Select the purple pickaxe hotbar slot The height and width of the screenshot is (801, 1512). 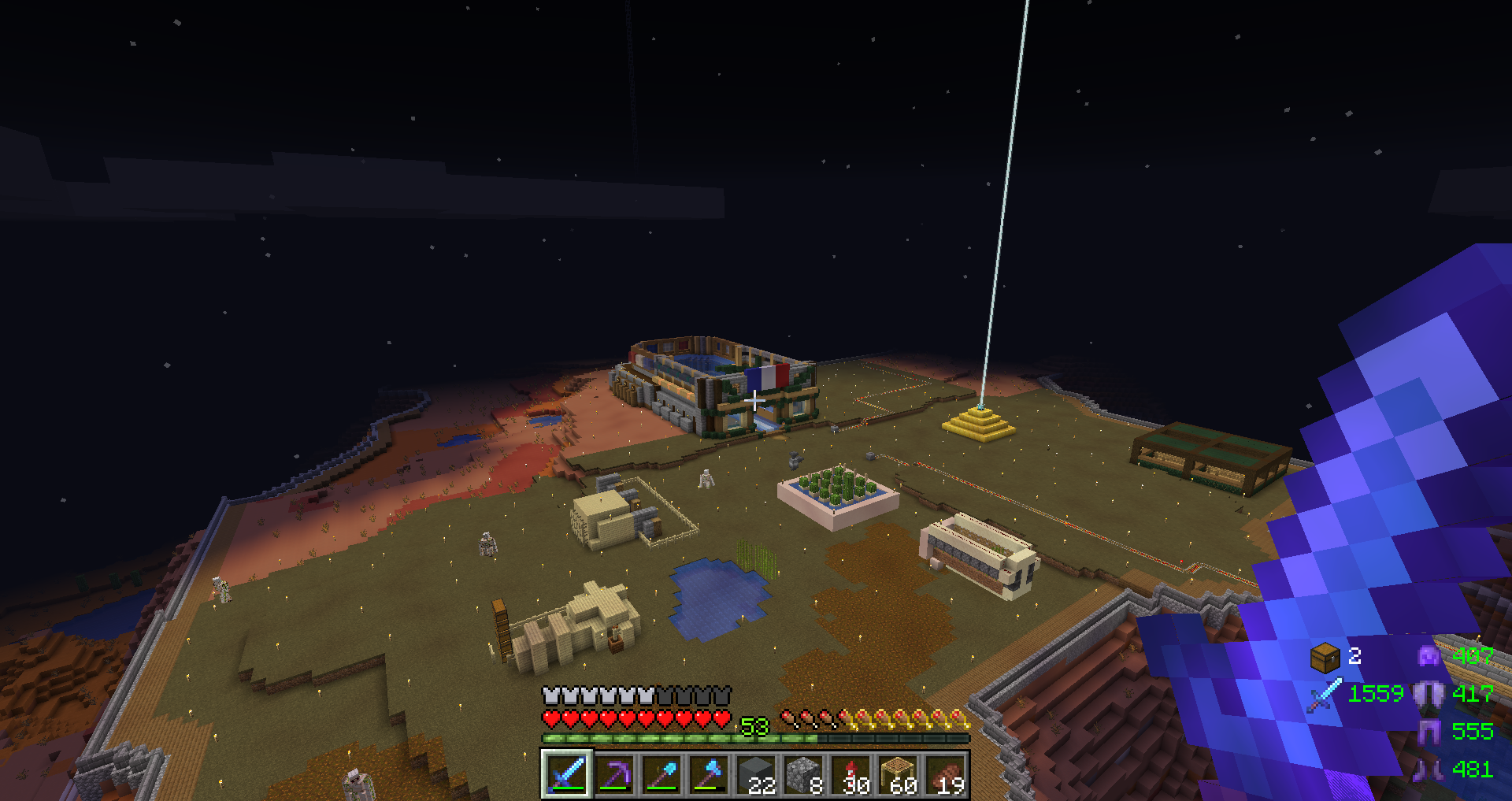614,773
